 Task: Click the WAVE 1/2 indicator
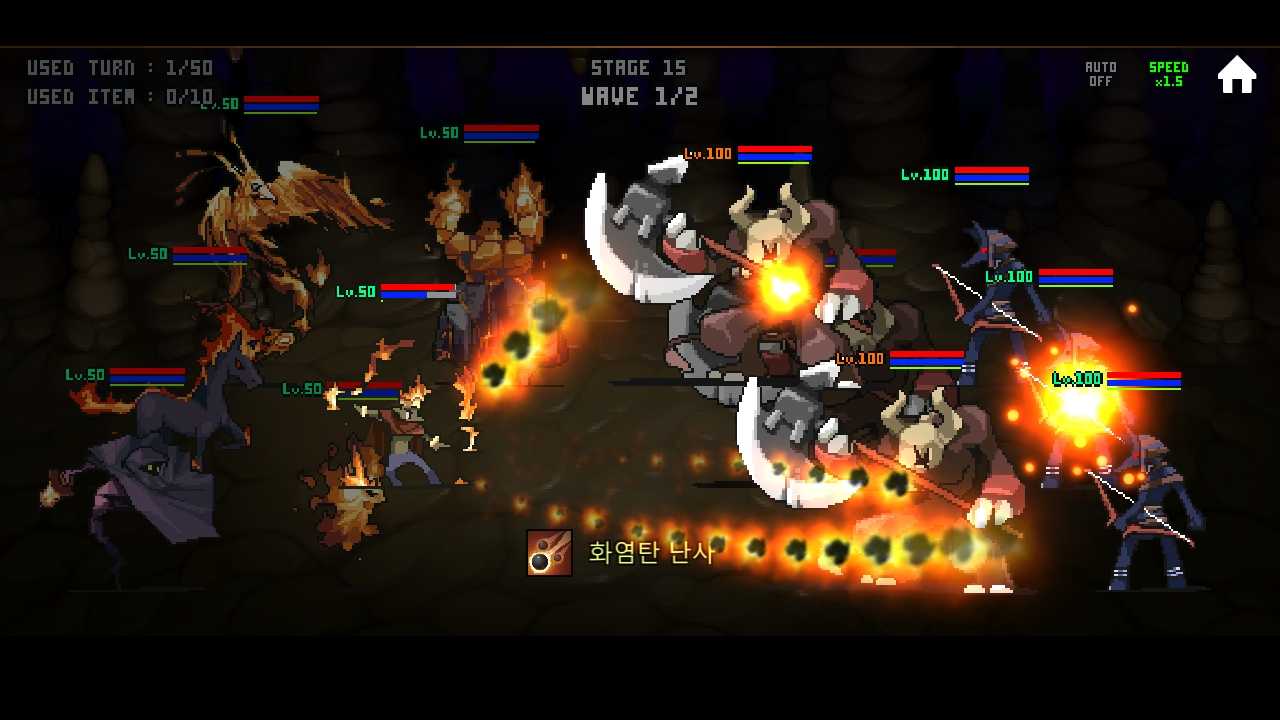(x=640, y=96)
